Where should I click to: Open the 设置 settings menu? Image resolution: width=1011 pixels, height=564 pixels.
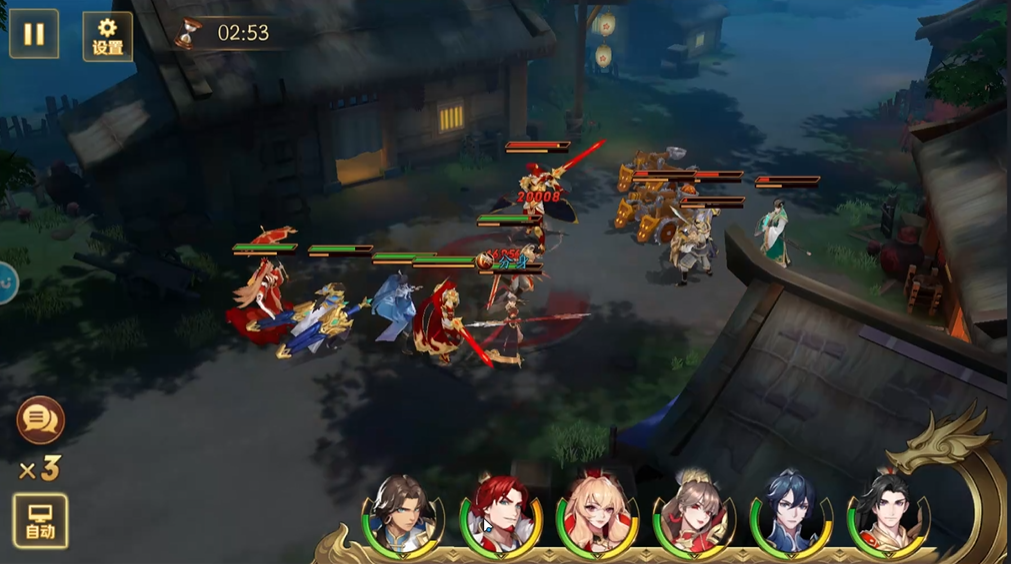click(x=107, y=36)
